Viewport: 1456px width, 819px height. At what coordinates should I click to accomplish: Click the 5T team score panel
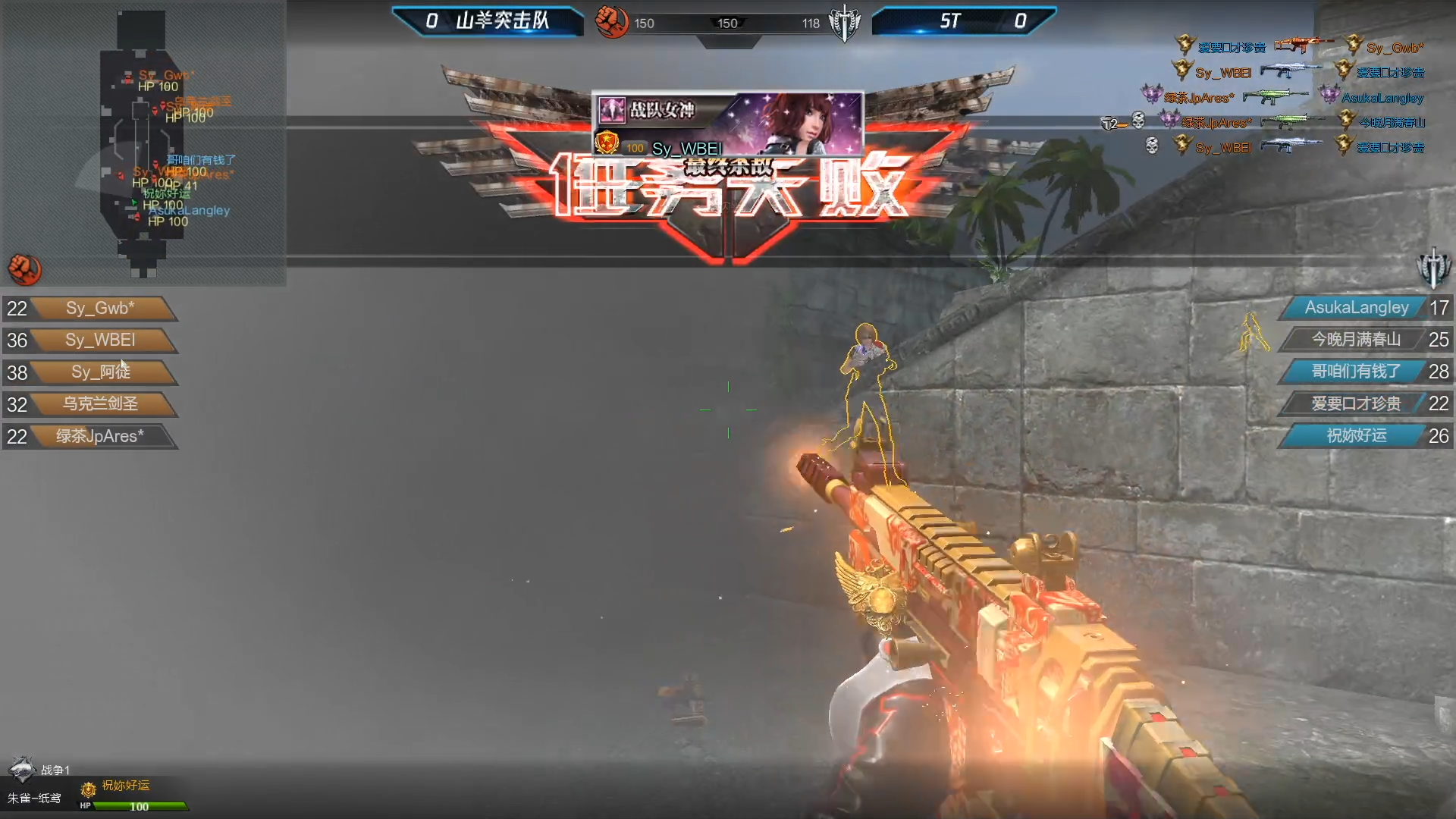pyautogui.click(x=963, y=21)
